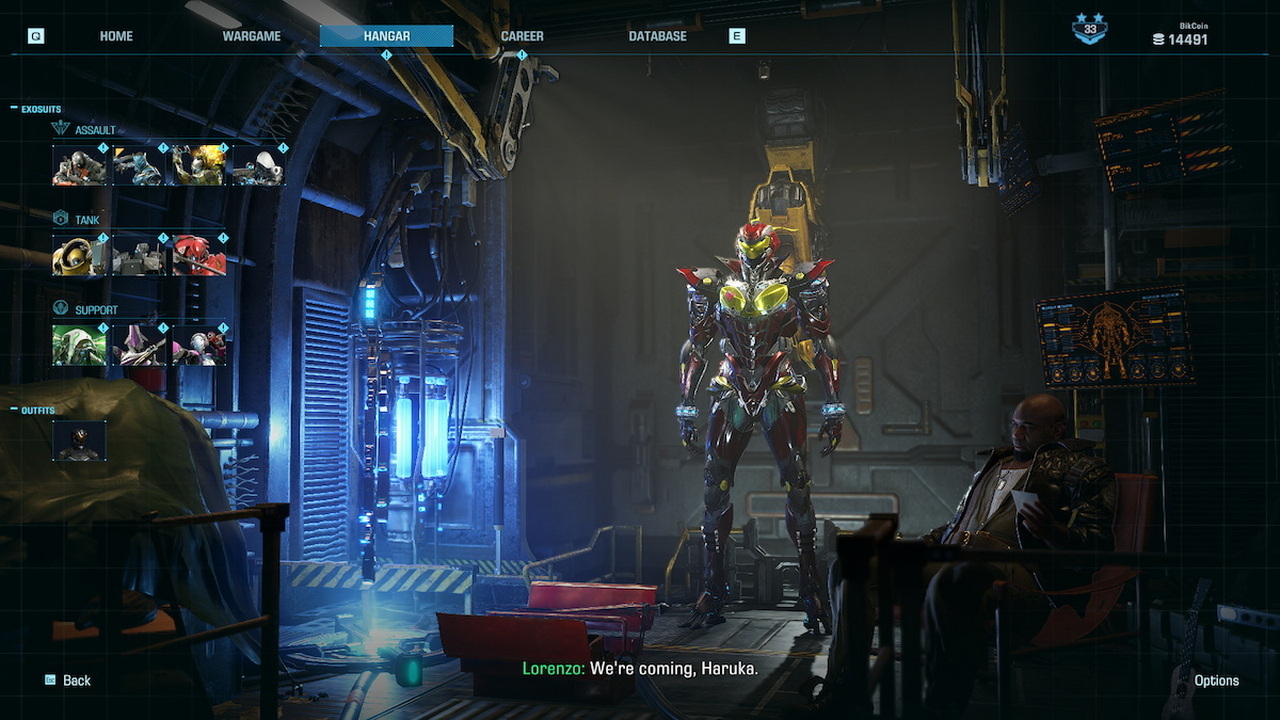Open the Database tab
The image size is (1280, 720).
pyautogui.click(x=657, y=36)
